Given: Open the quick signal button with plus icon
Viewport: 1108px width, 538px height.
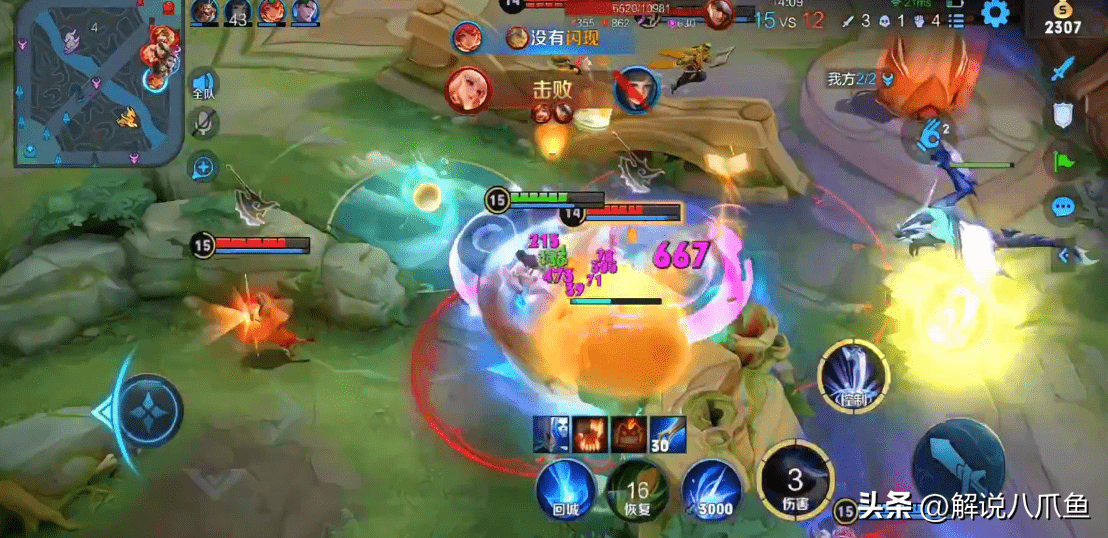Looking at the screenshot, I should tap(203, 166).
